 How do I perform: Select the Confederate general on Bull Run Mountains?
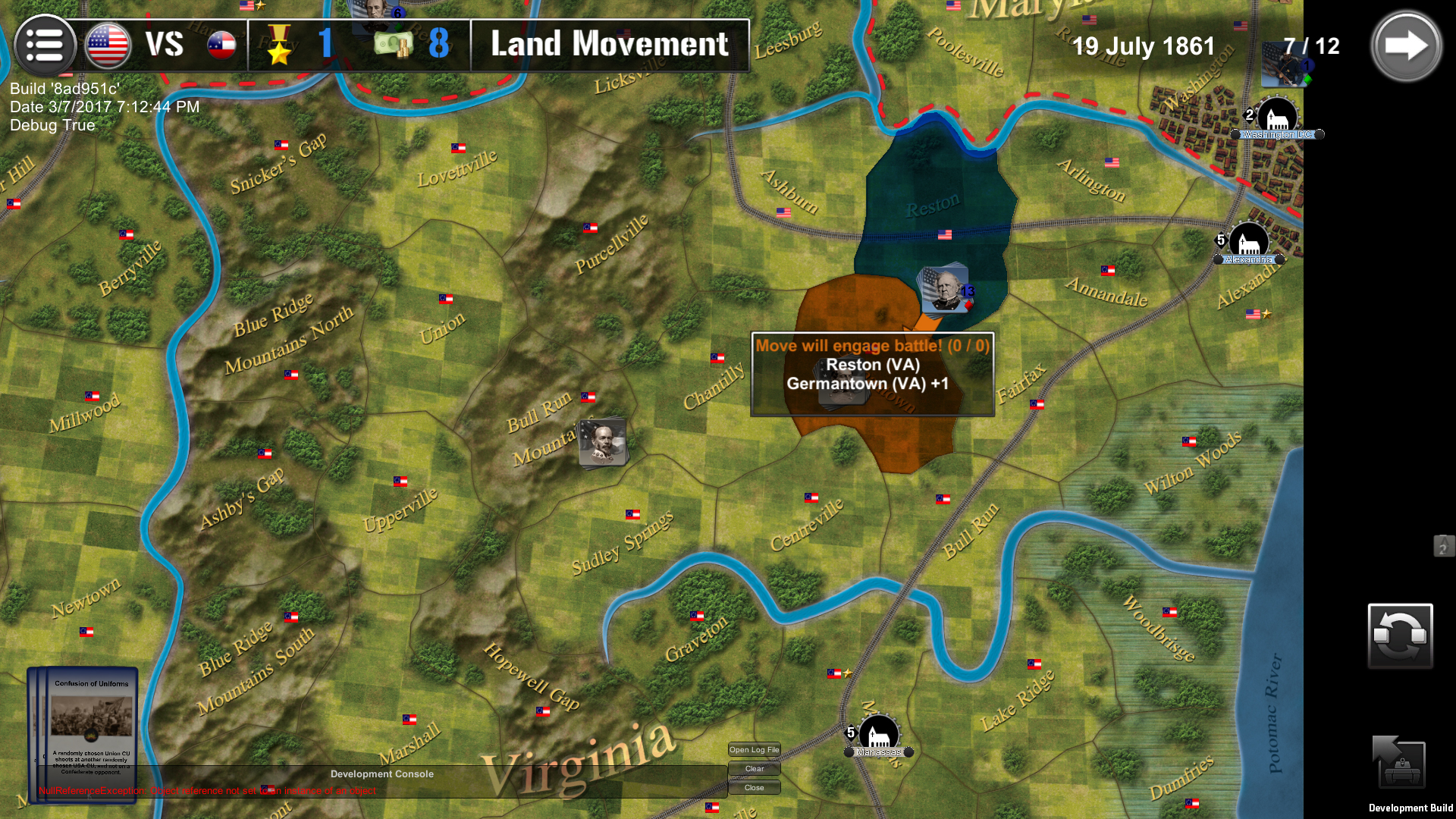pyautogui.click(x=603, y=440)
